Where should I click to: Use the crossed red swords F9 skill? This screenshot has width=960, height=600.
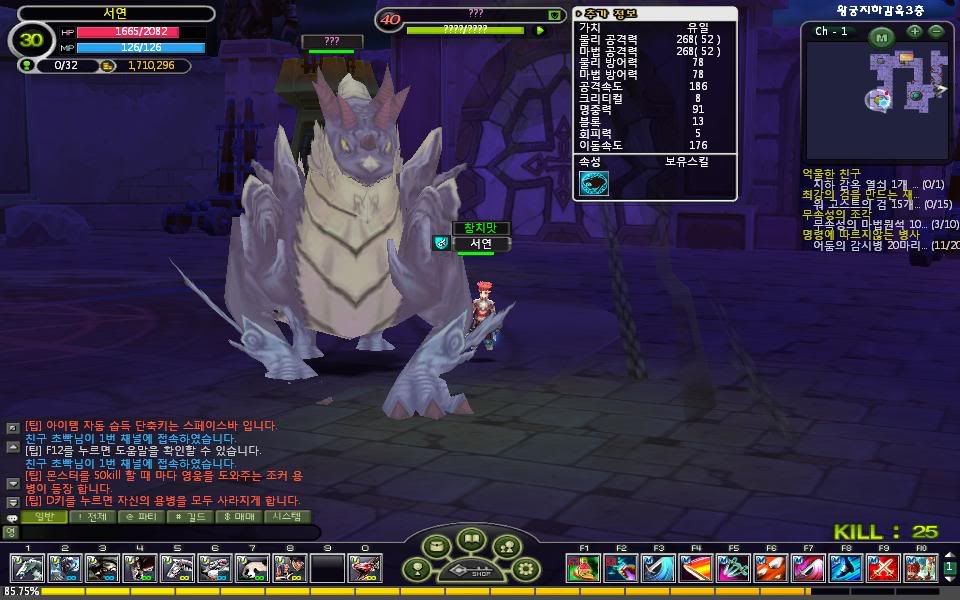882,568
